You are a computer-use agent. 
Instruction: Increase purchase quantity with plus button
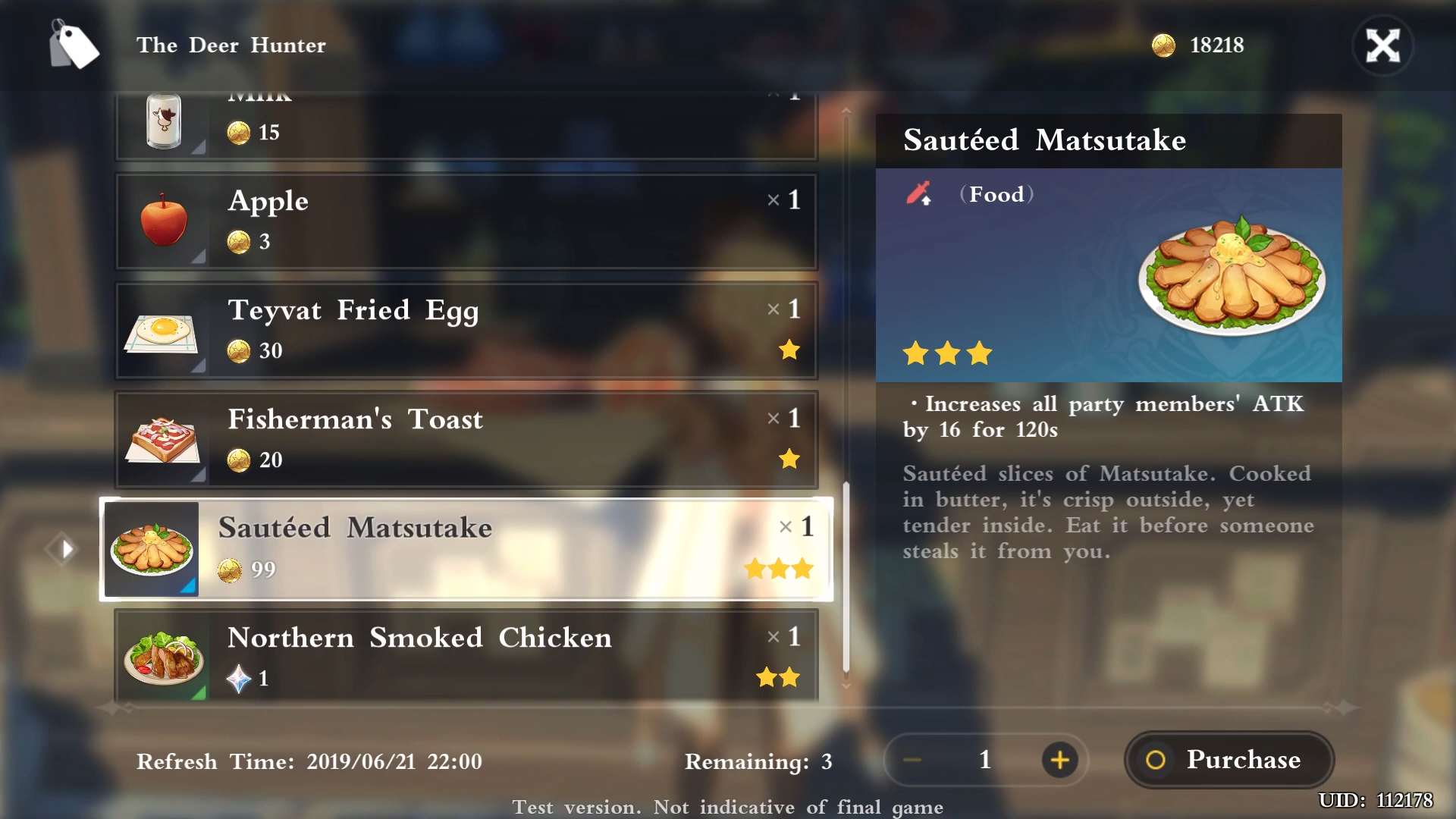(x=1061, y=760)
